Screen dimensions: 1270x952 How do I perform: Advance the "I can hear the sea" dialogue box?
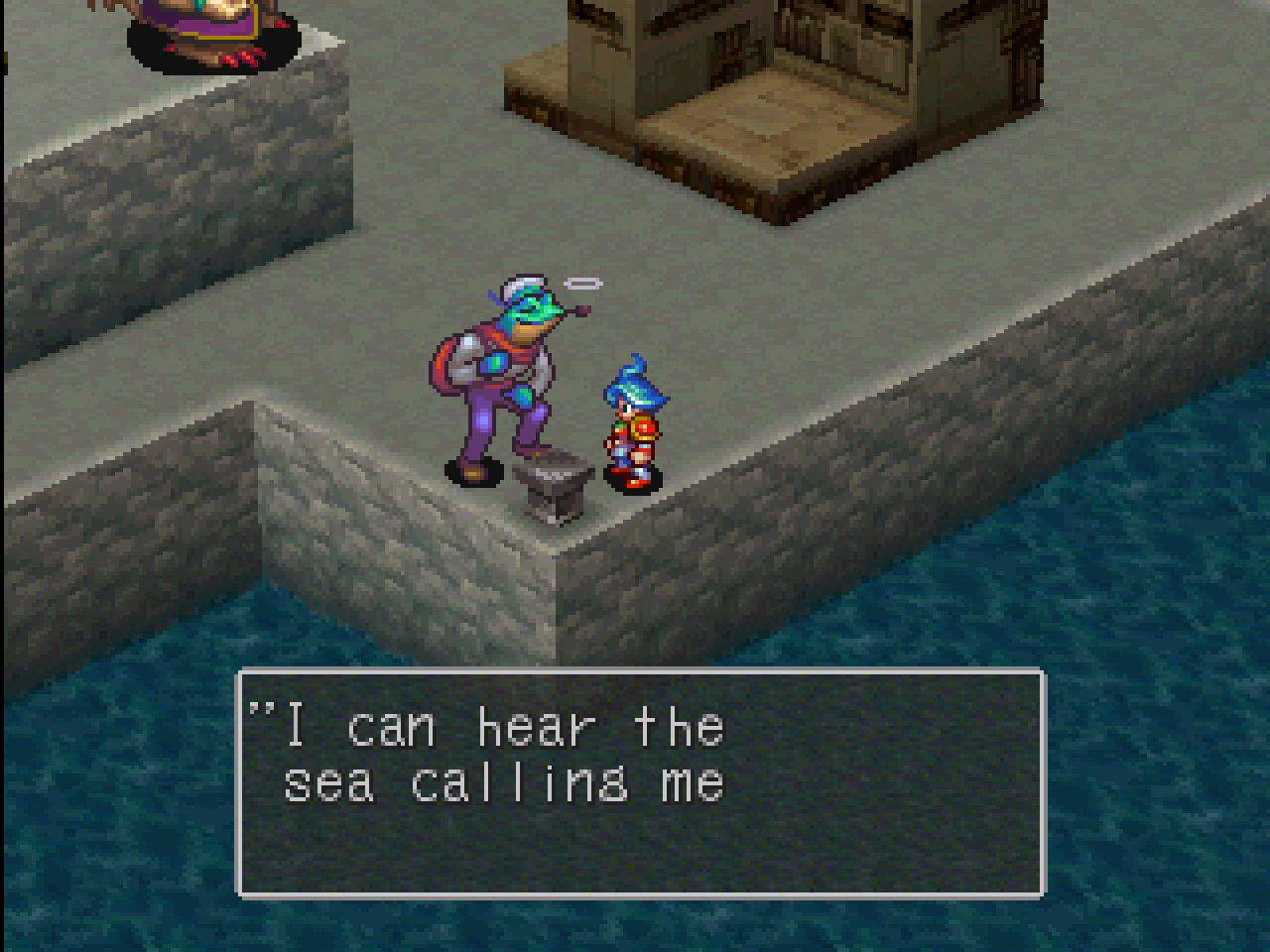coord(640,782)
